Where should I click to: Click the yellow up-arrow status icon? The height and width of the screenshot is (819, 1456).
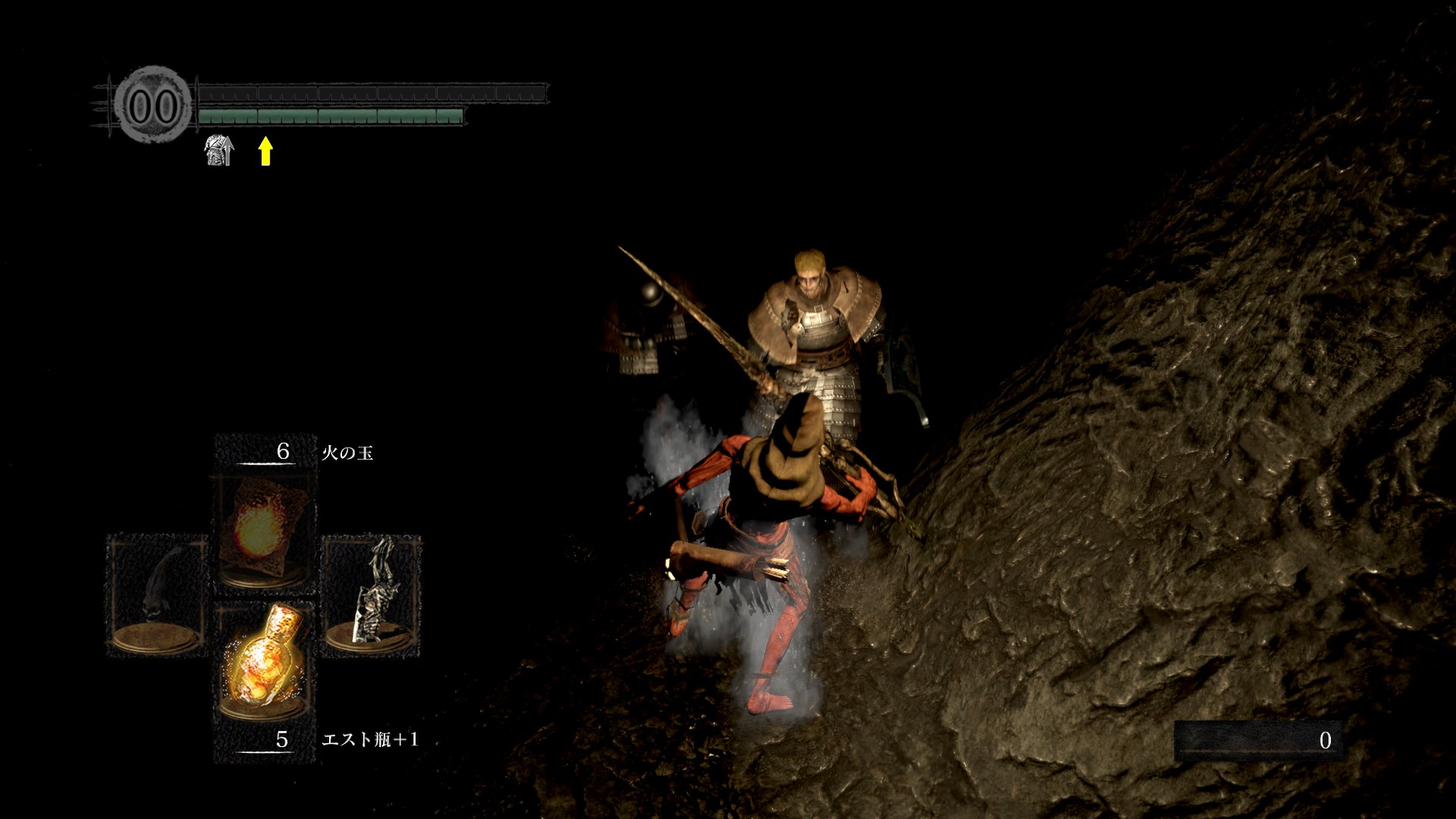265,150
